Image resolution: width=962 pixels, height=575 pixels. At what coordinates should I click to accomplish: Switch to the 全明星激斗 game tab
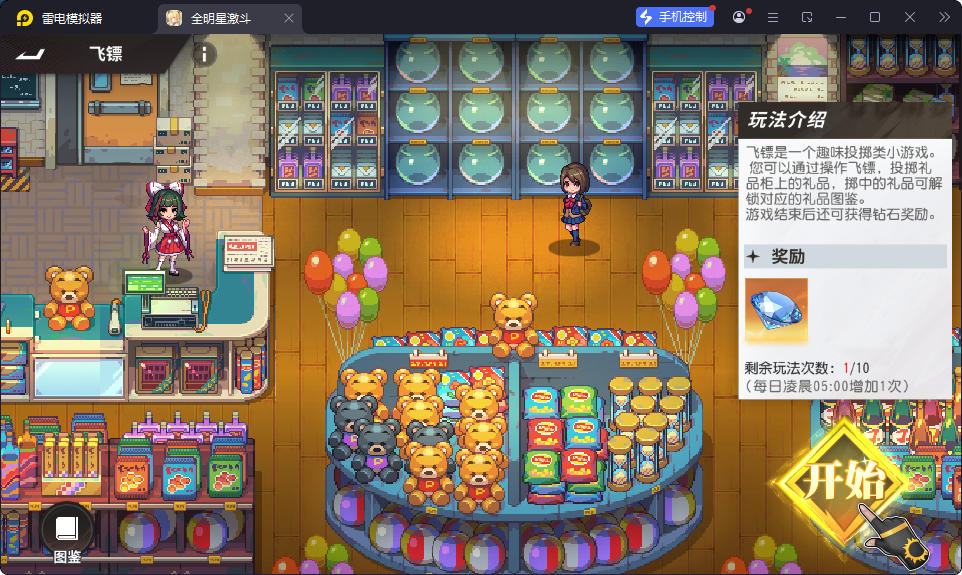pos(221,18)
